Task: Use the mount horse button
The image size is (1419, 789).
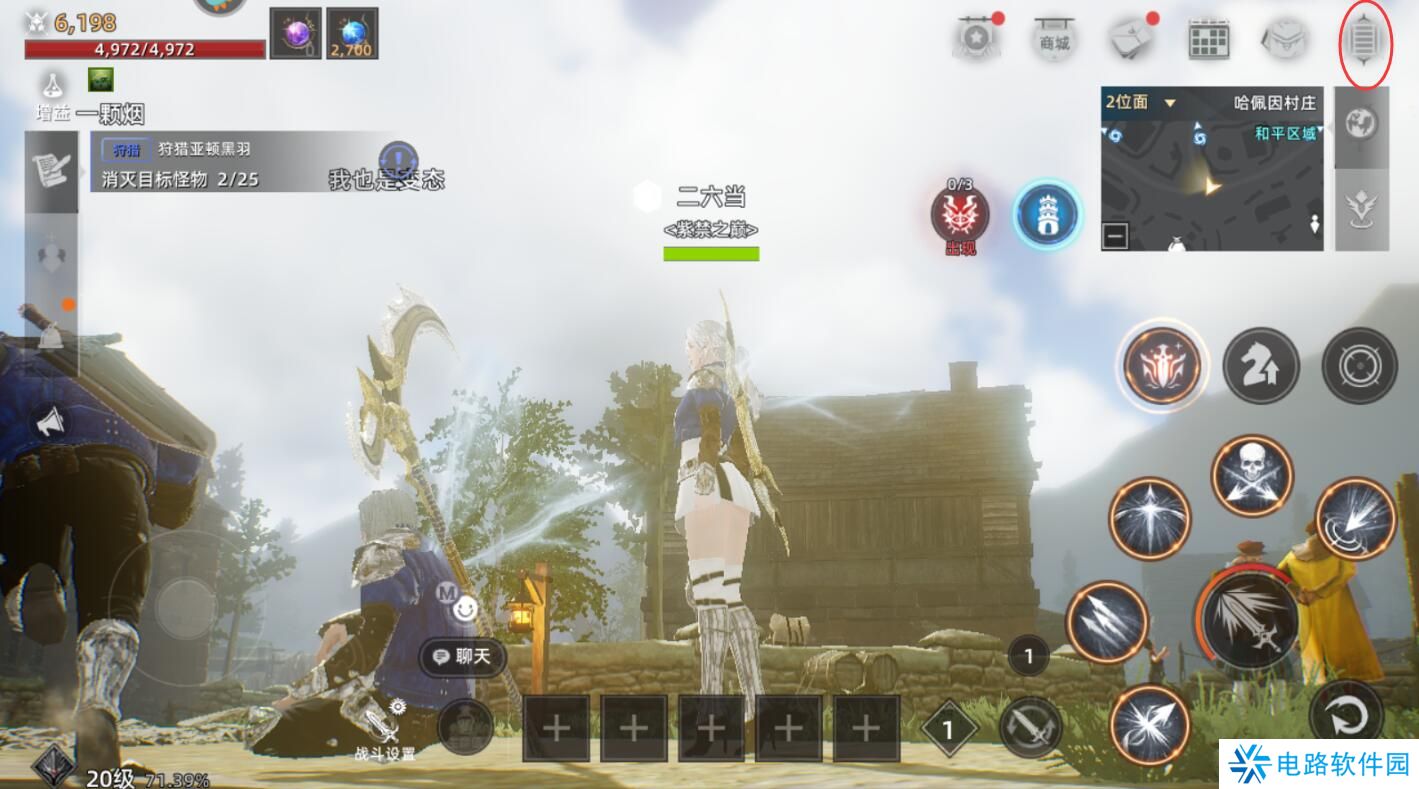Action: point(1261,366)
